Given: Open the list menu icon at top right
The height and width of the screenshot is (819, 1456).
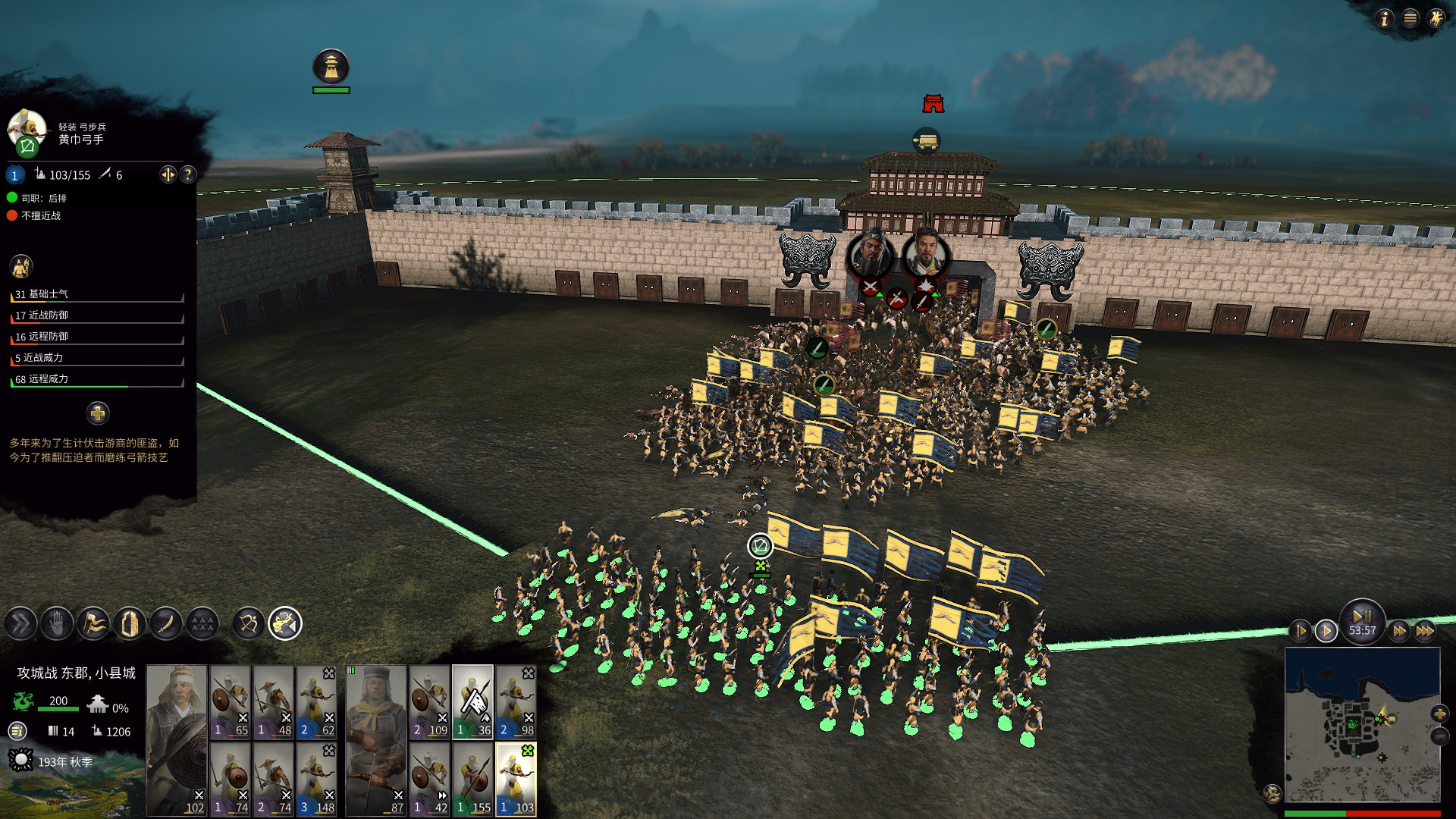Looking at the screenshot, I should 1410,18.
